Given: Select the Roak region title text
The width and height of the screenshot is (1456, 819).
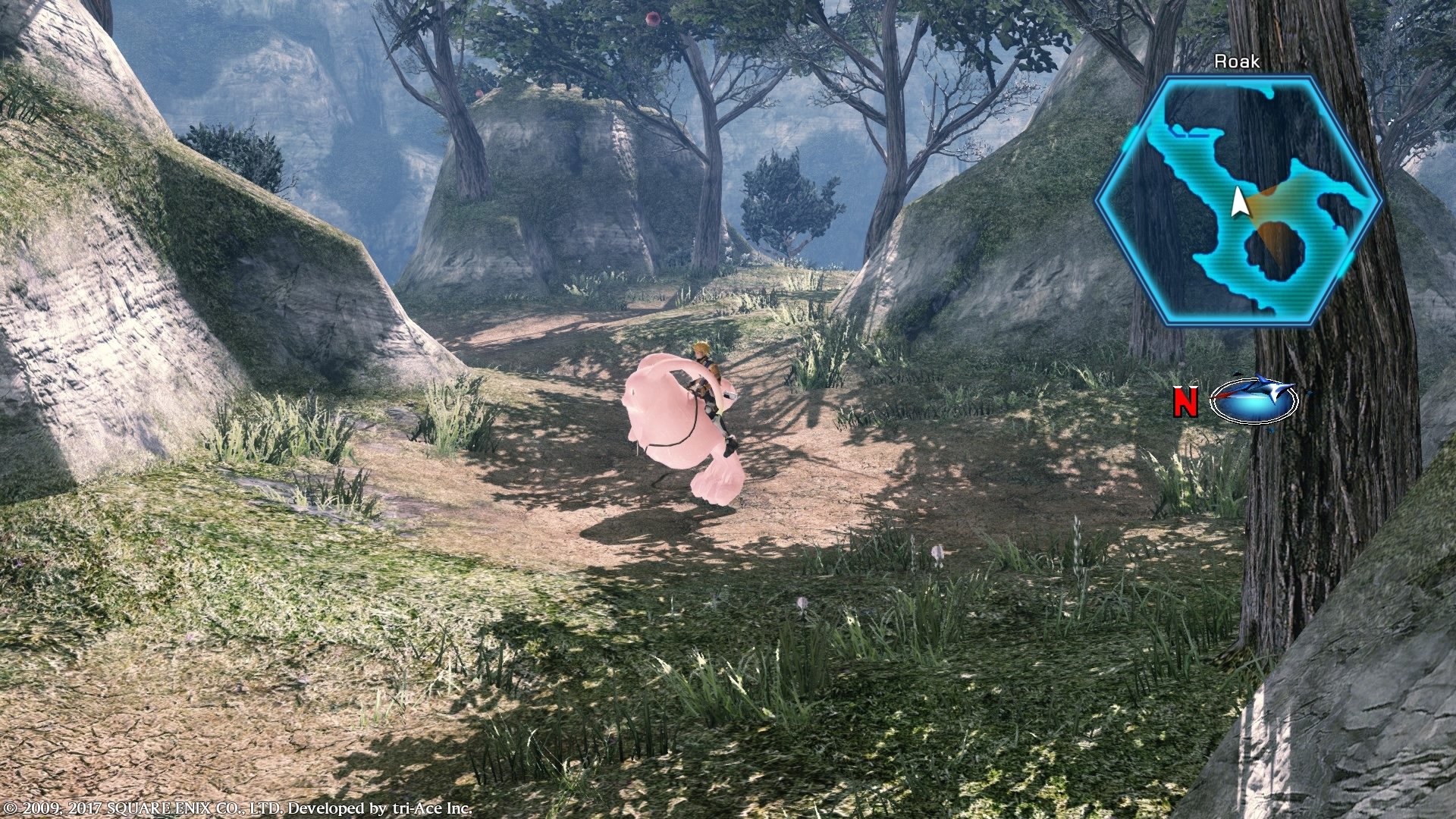Looking at the screenshot, I should [1239, 61].
